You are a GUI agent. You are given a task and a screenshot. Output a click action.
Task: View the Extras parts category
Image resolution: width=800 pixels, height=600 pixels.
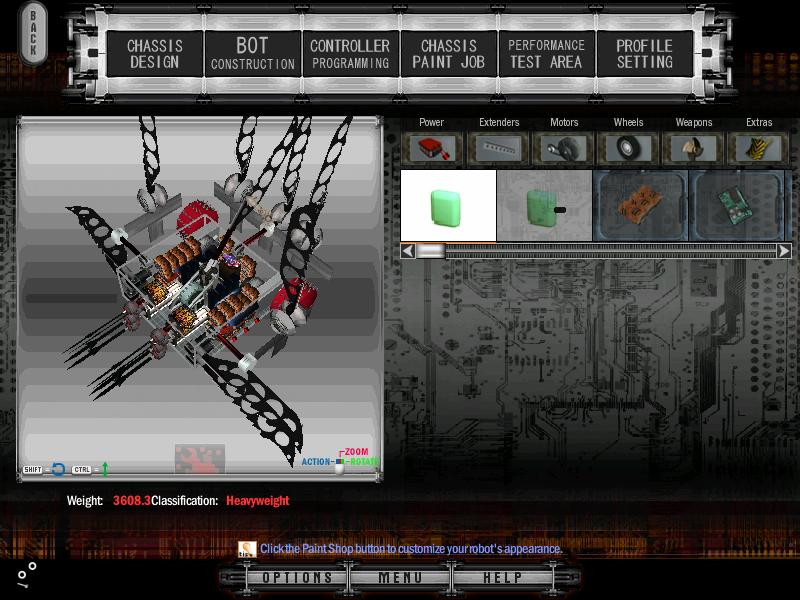pos(759,148)
